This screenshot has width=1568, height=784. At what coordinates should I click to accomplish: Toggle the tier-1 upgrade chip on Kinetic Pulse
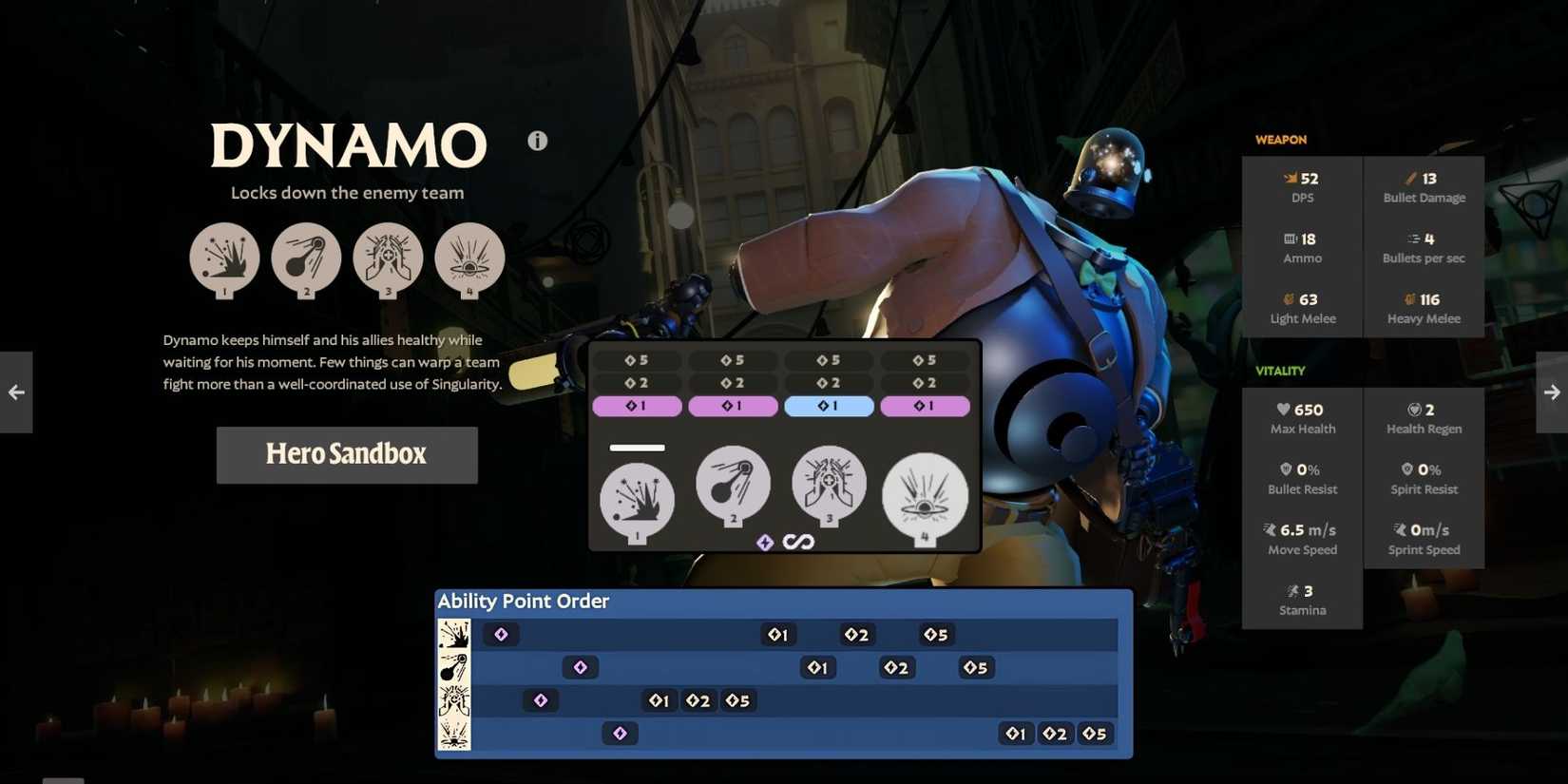click(637, 406)
